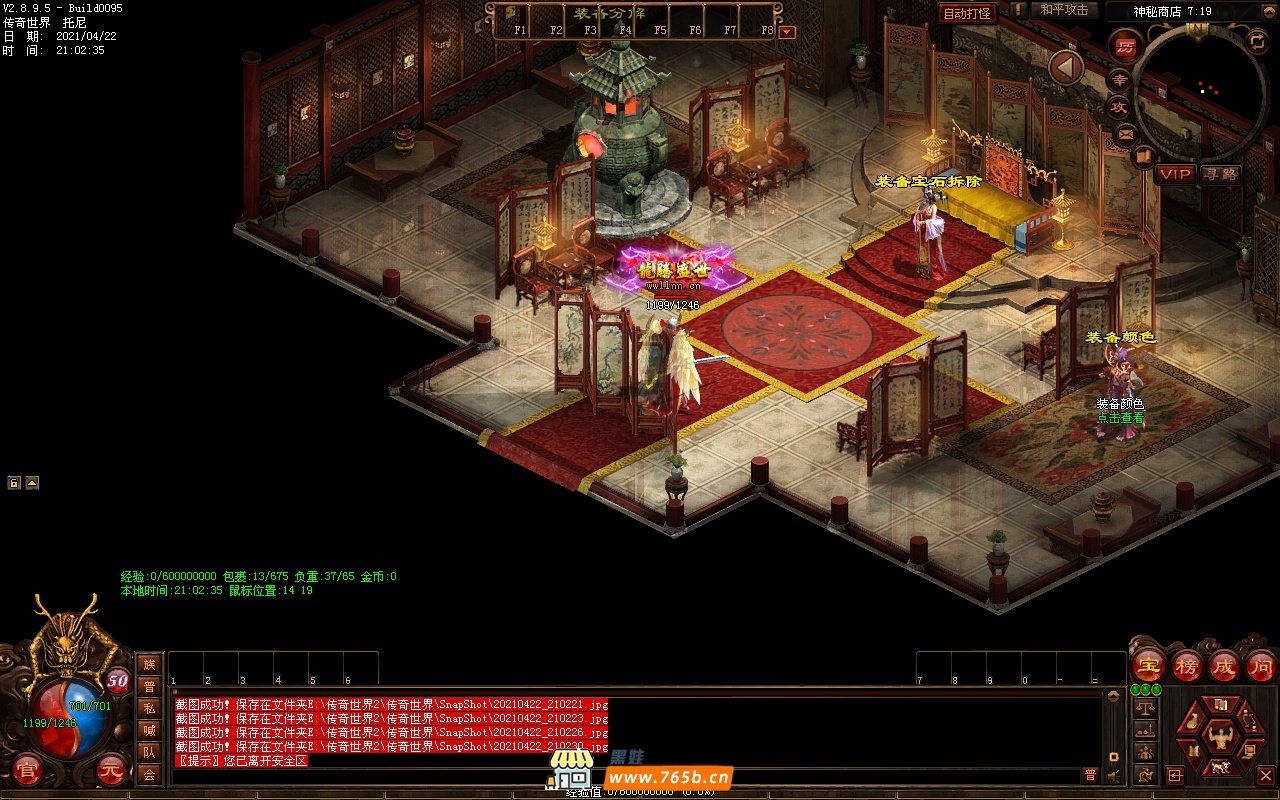
Task: Click the minimap refresh arrows icon
Action: click(x=1257, y=41)
